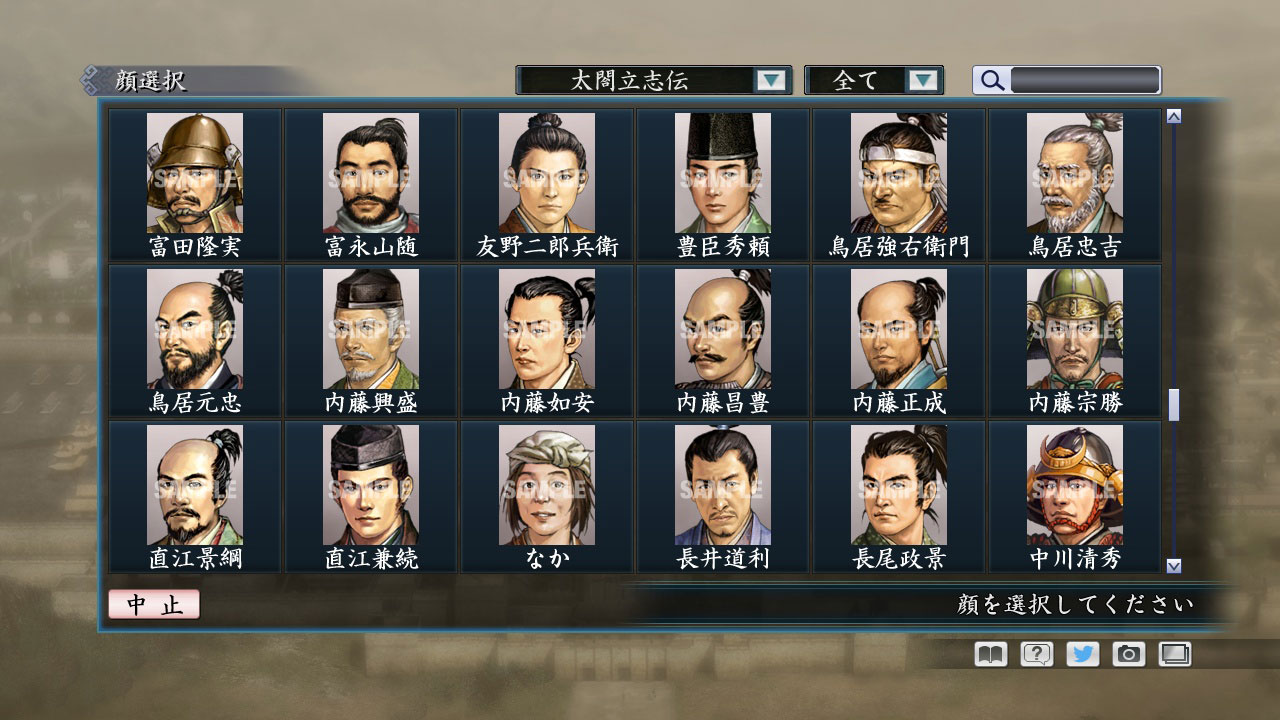Click the search text input field
Image resolution: width=1280 pixels, height=720 pixels.
point(1085,80)
